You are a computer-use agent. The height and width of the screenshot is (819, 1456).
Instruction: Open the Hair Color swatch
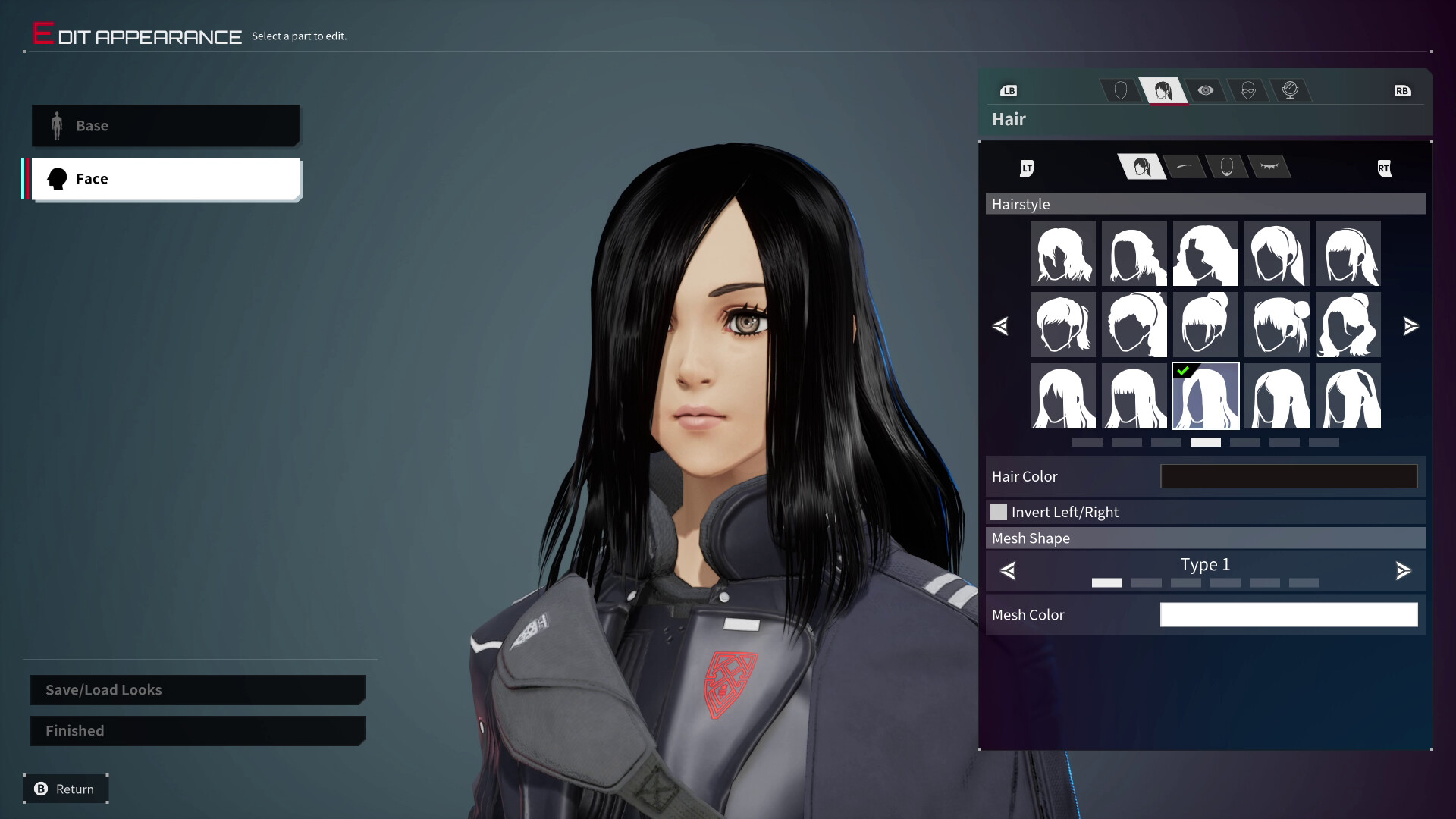1288,476
